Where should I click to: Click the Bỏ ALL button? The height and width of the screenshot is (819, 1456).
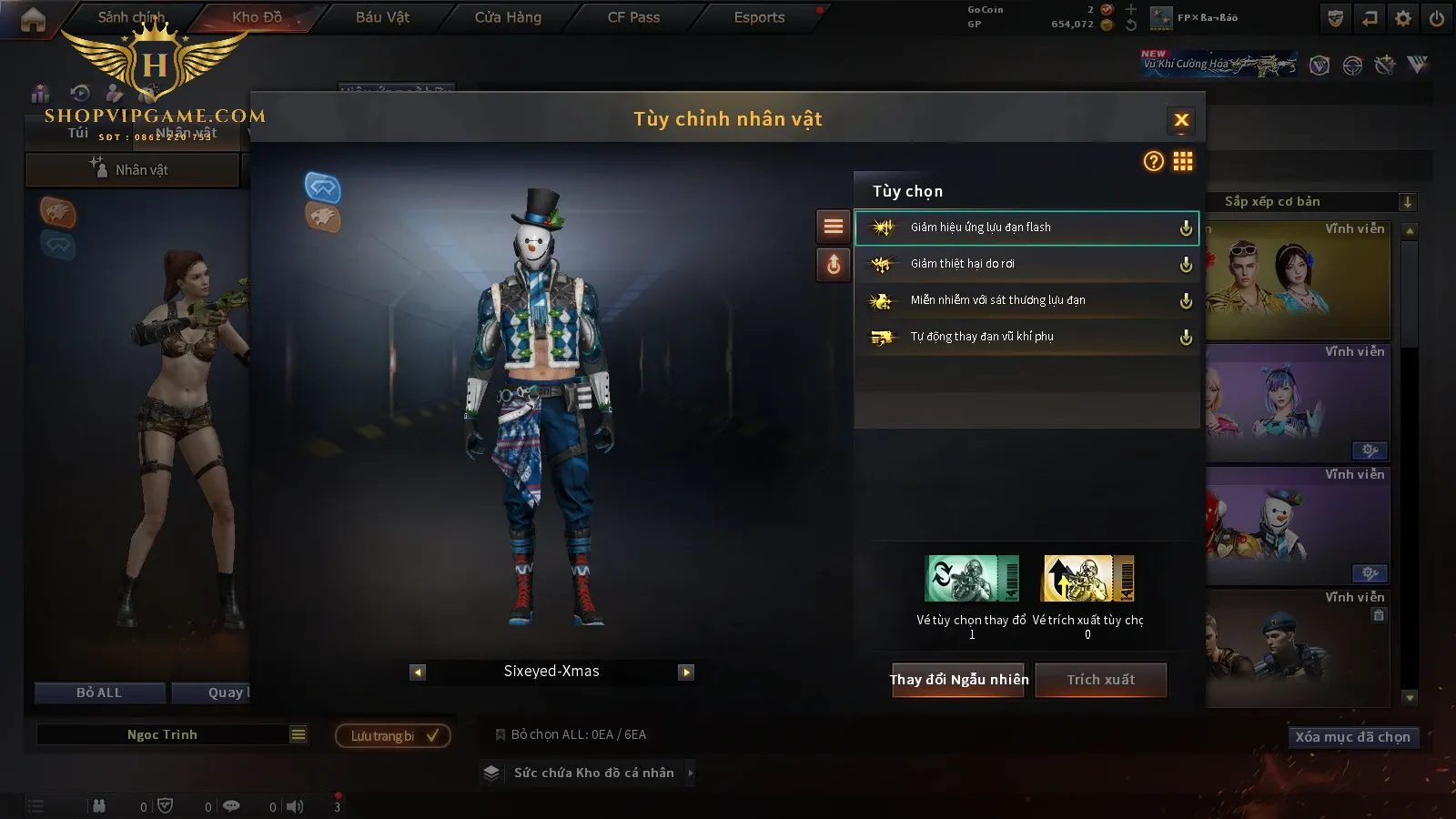pyautogui.click(x=99, y=693)
